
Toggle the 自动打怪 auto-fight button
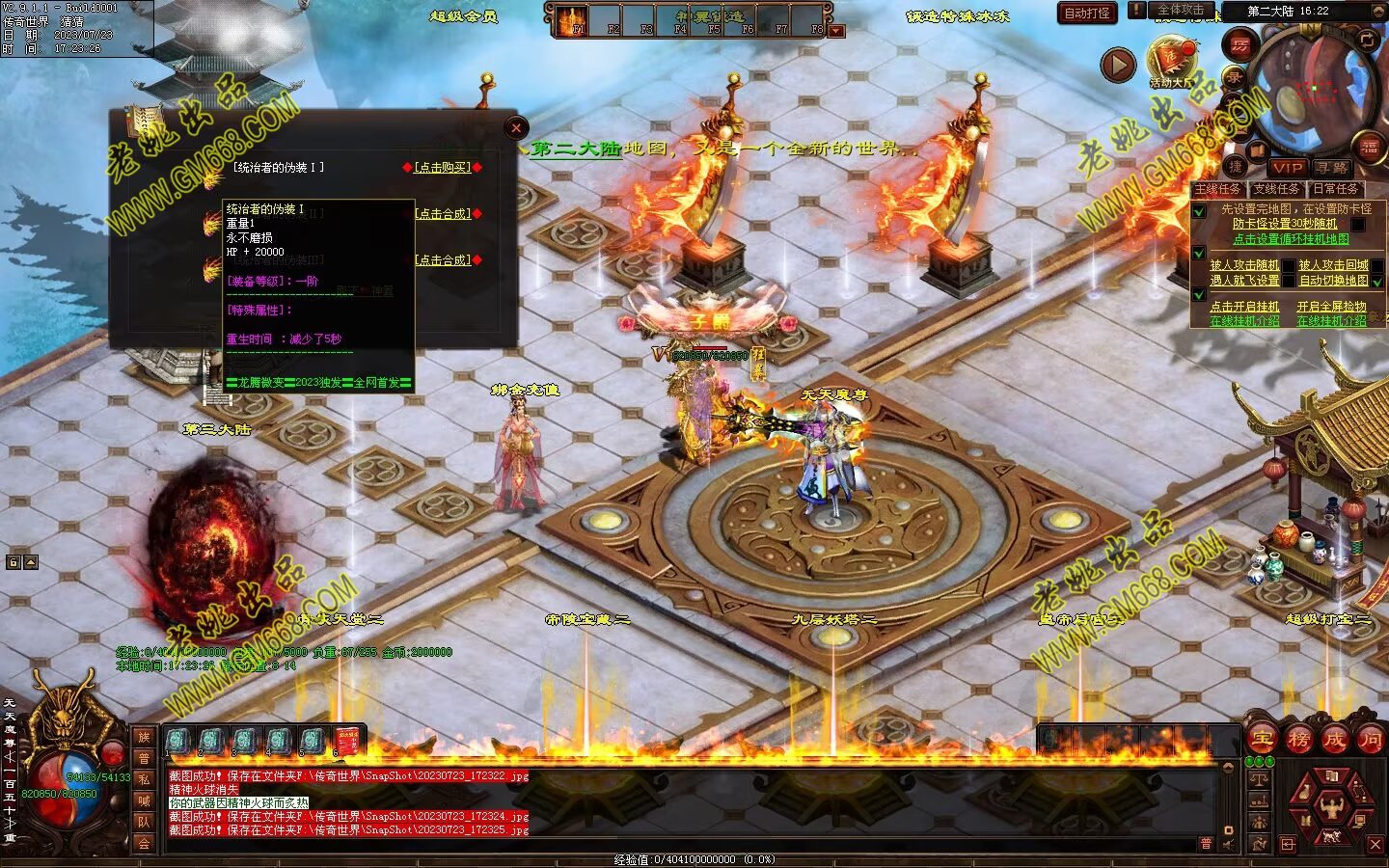tap(1087, 13)
